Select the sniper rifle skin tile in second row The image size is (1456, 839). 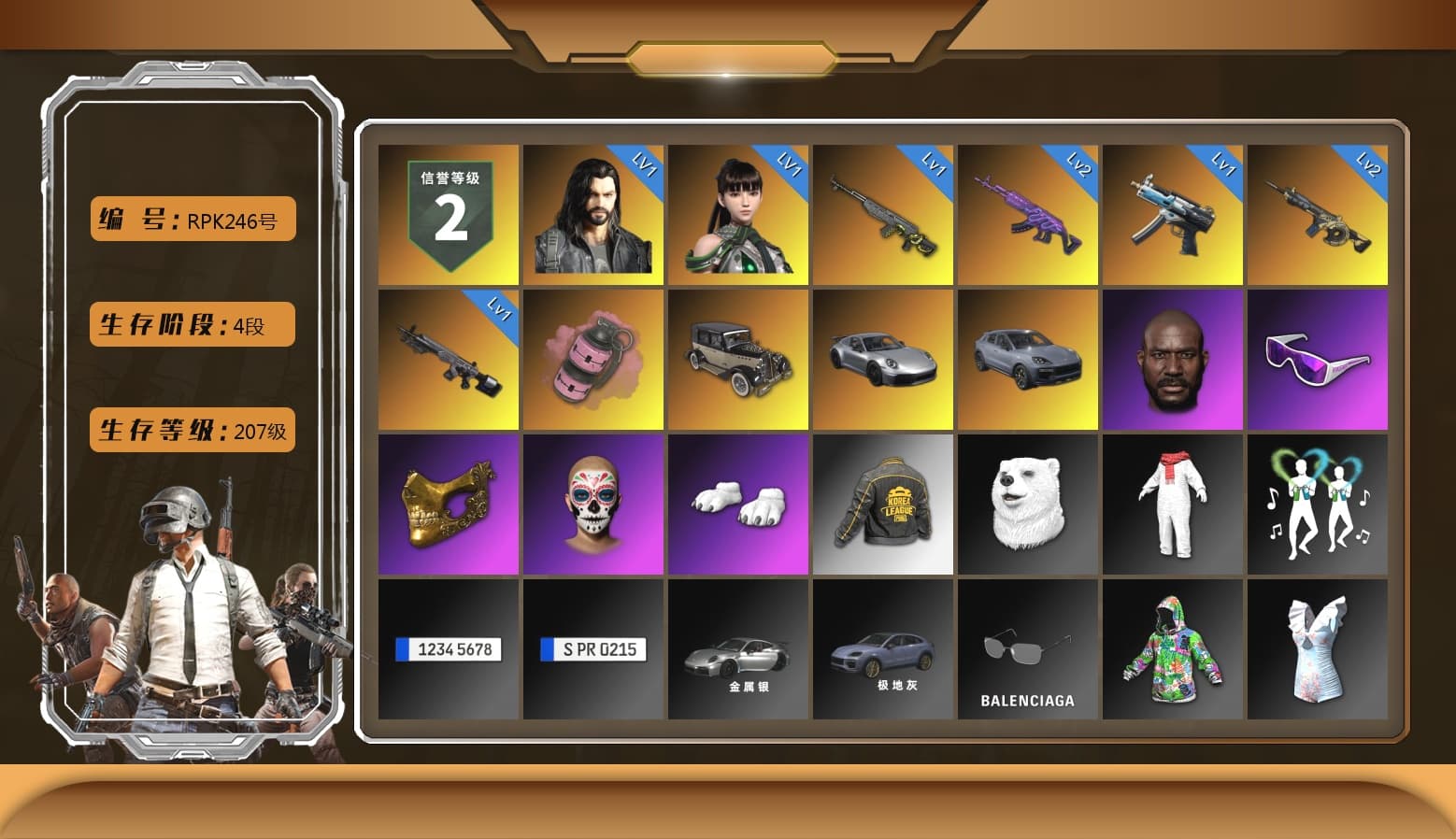tap(447, 358)
